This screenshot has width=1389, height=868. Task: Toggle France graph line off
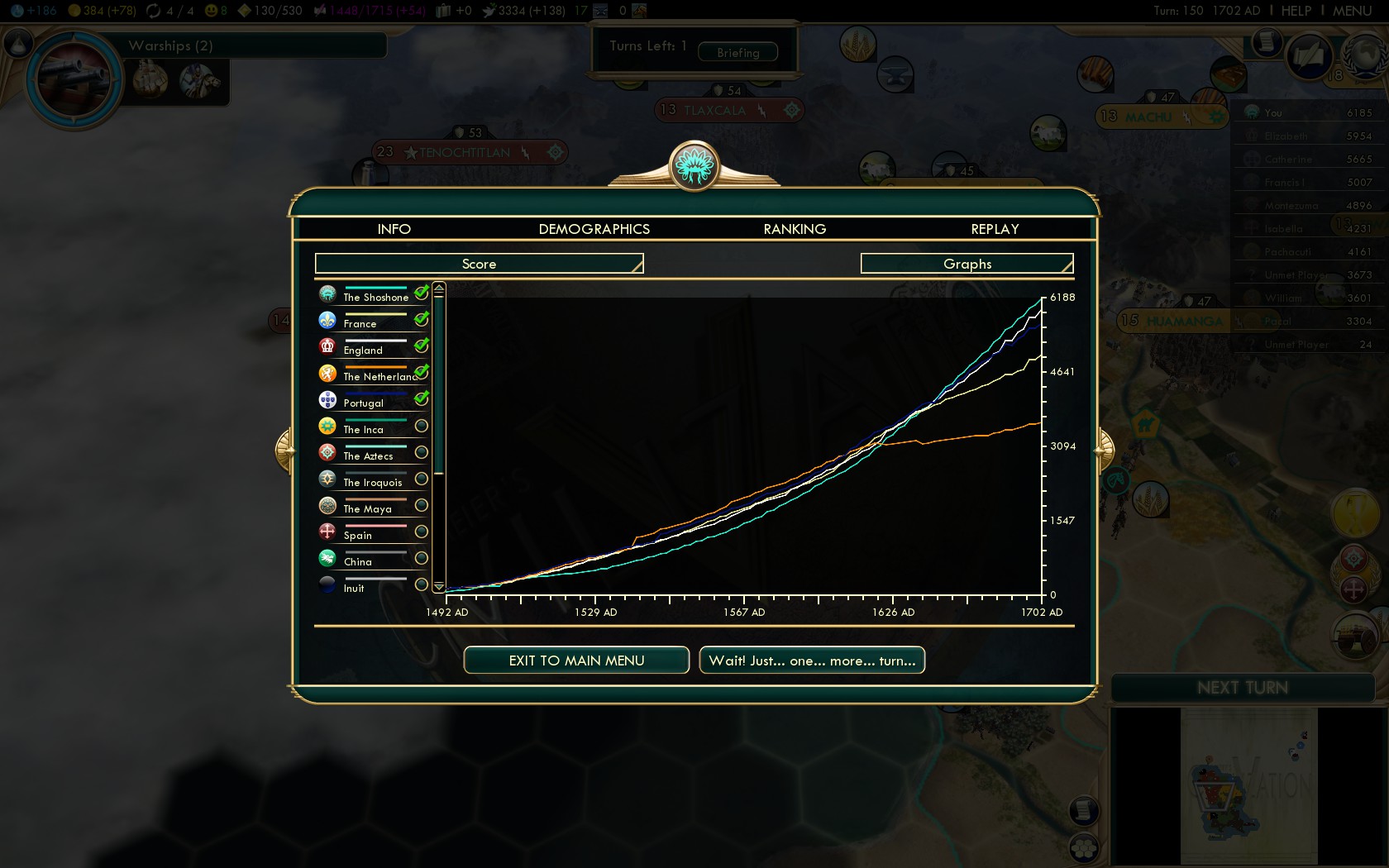[x=422, y=319]
